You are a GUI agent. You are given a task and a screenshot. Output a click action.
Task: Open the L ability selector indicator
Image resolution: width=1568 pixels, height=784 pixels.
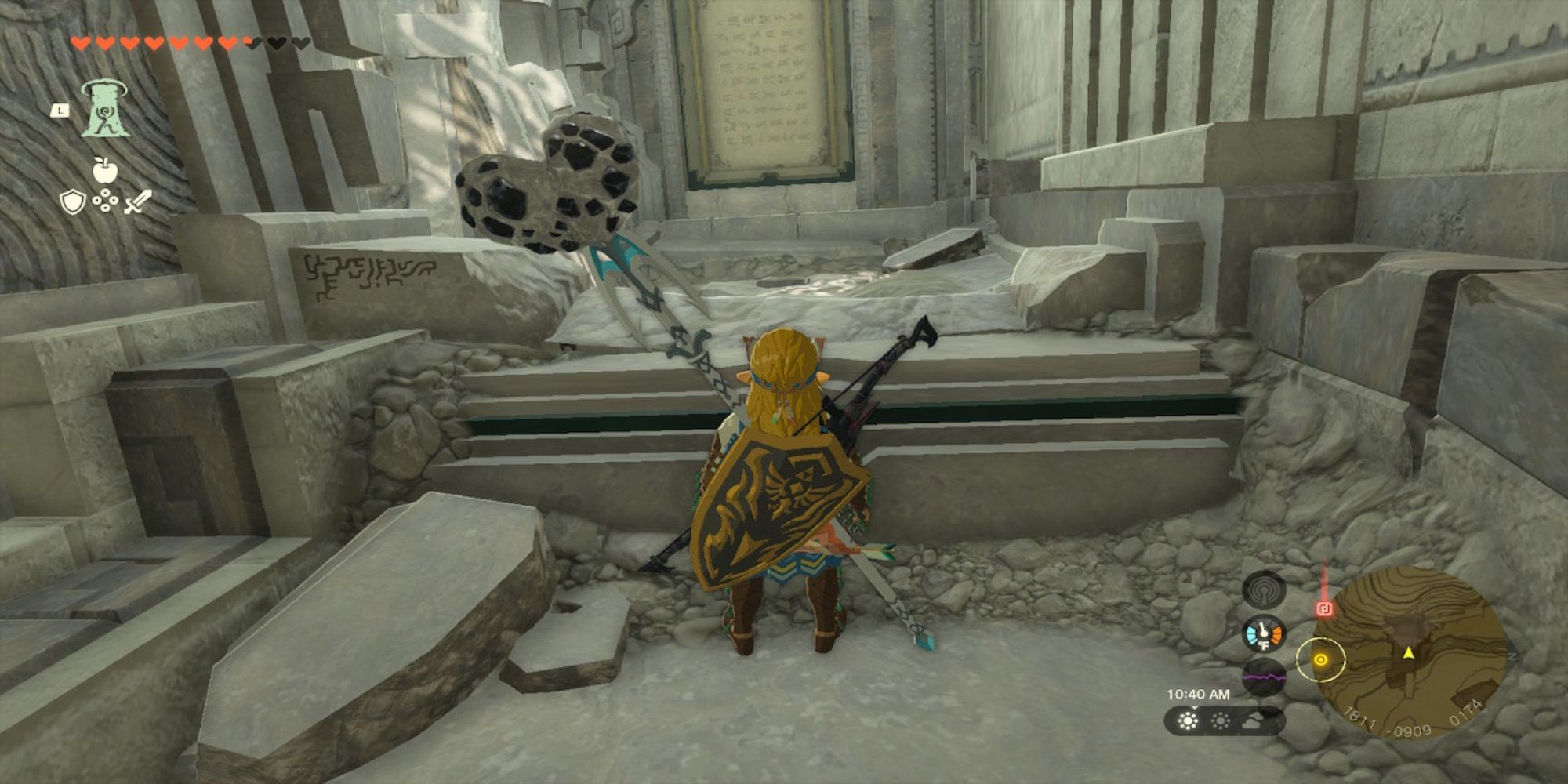point(60,109)
